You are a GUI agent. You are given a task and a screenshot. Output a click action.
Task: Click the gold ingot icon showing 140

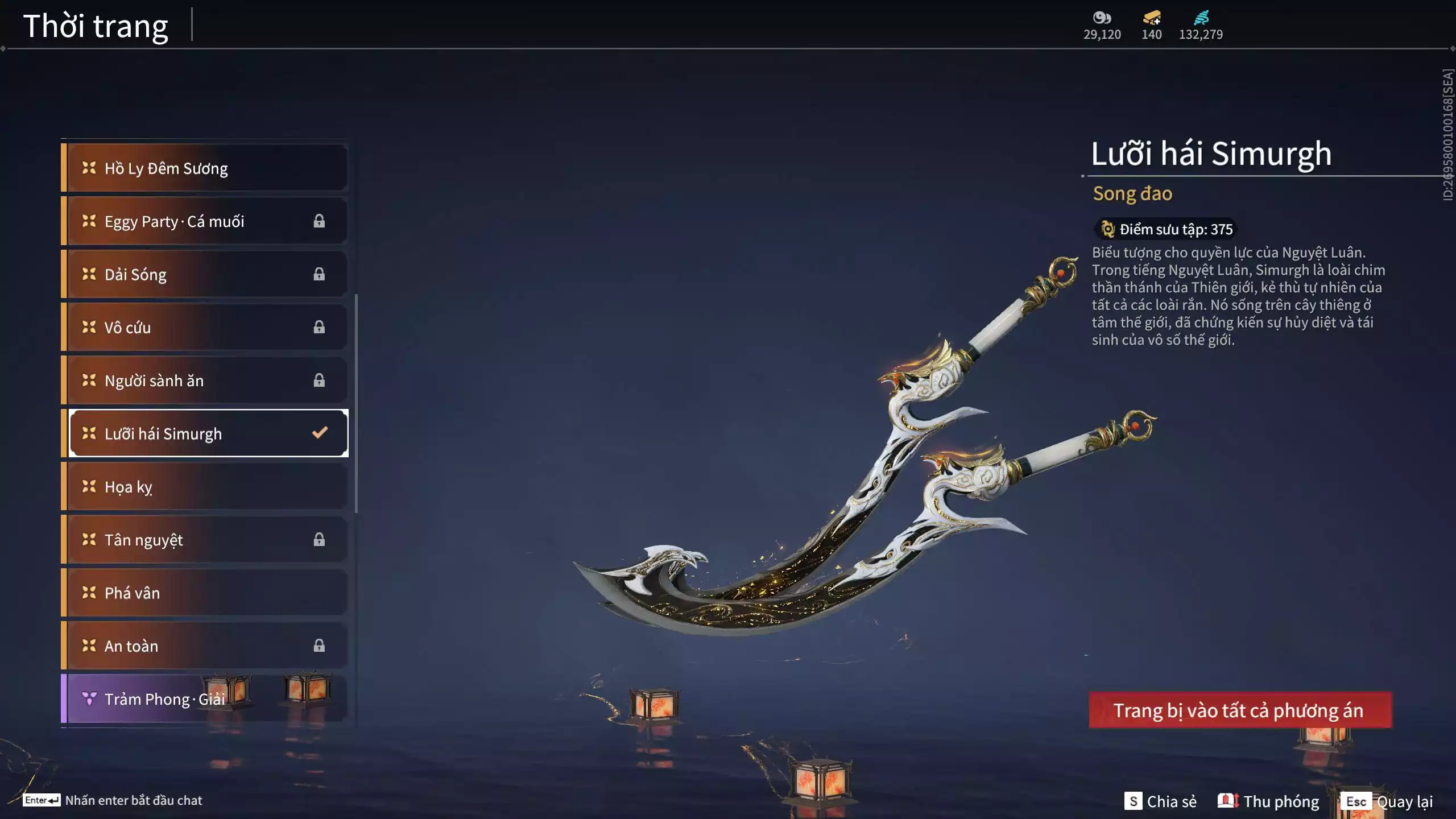click(x=1149, y=19)
